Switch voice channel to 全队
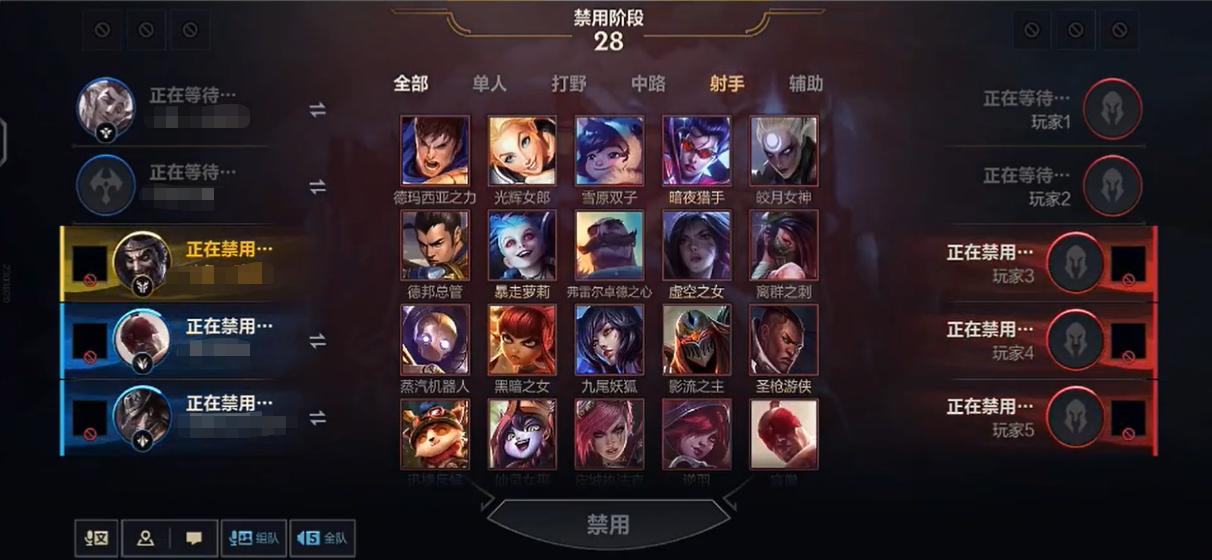The height and width of the screenshot is (560, 1212). (321, 538)
